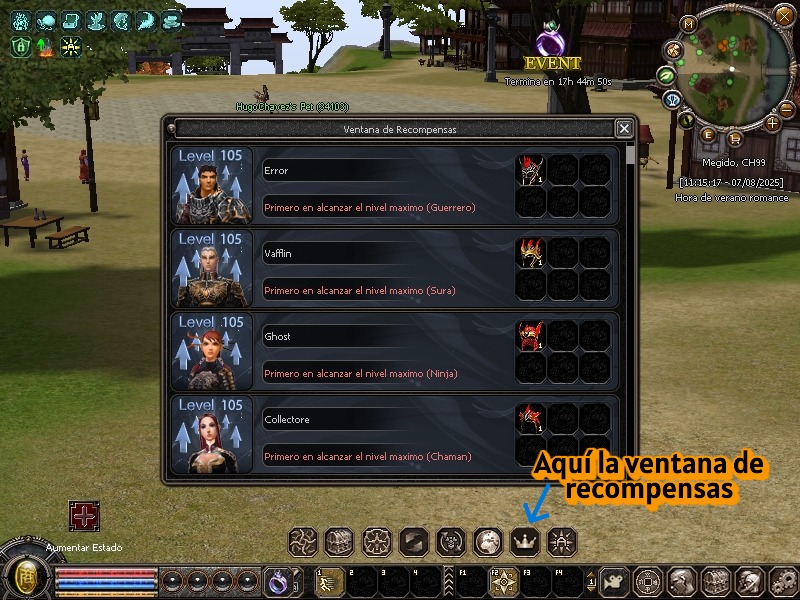Click the E button below the minimap
The width and height of the screenshot is (800, 600).
point(709,135)
